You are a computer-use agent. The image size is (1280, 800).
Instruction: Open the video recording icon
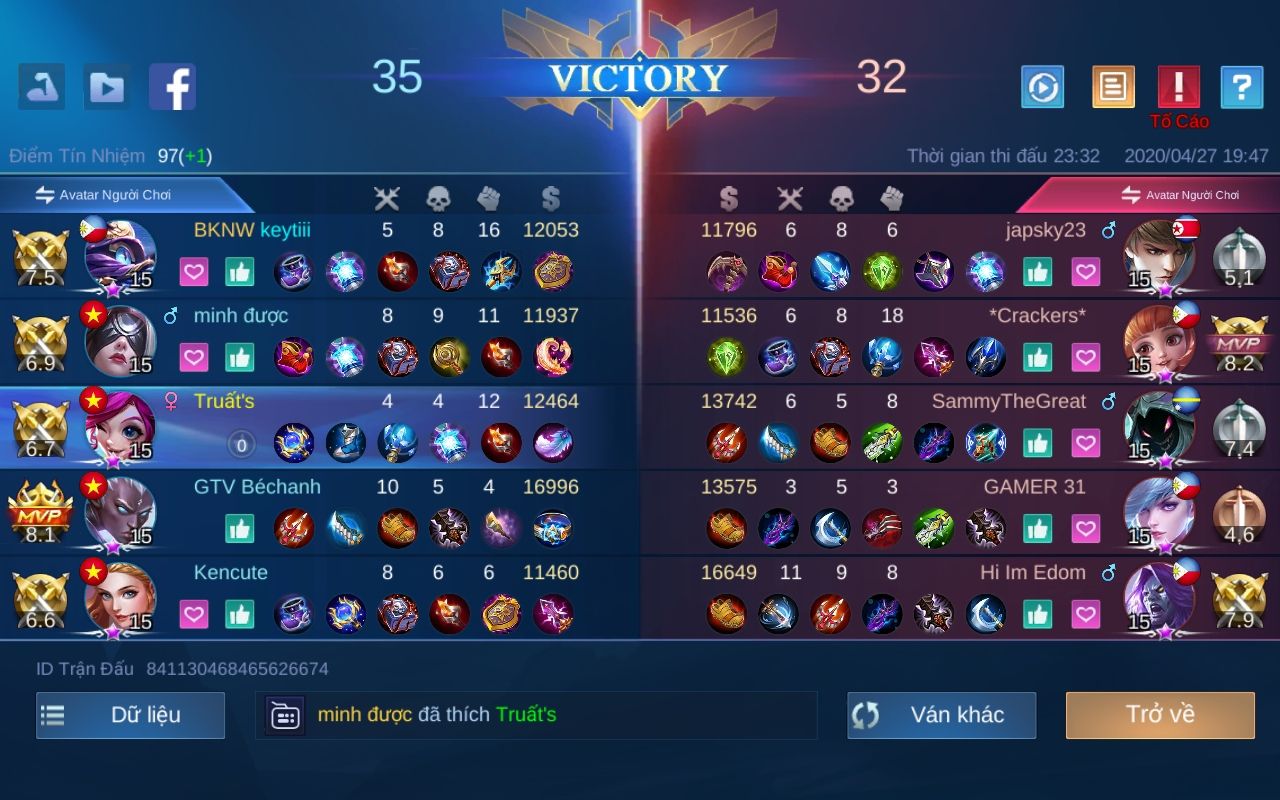tap(107, 87)
